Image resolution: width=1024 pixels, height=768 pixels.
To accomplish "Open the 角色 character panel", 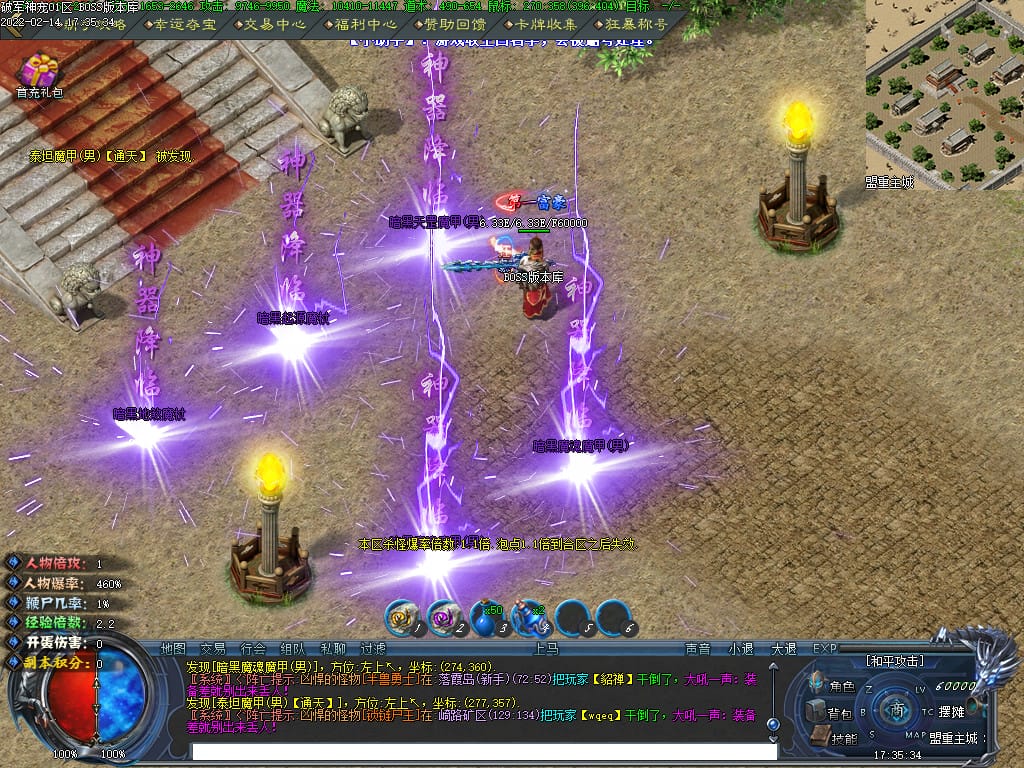I will (834, 687).
